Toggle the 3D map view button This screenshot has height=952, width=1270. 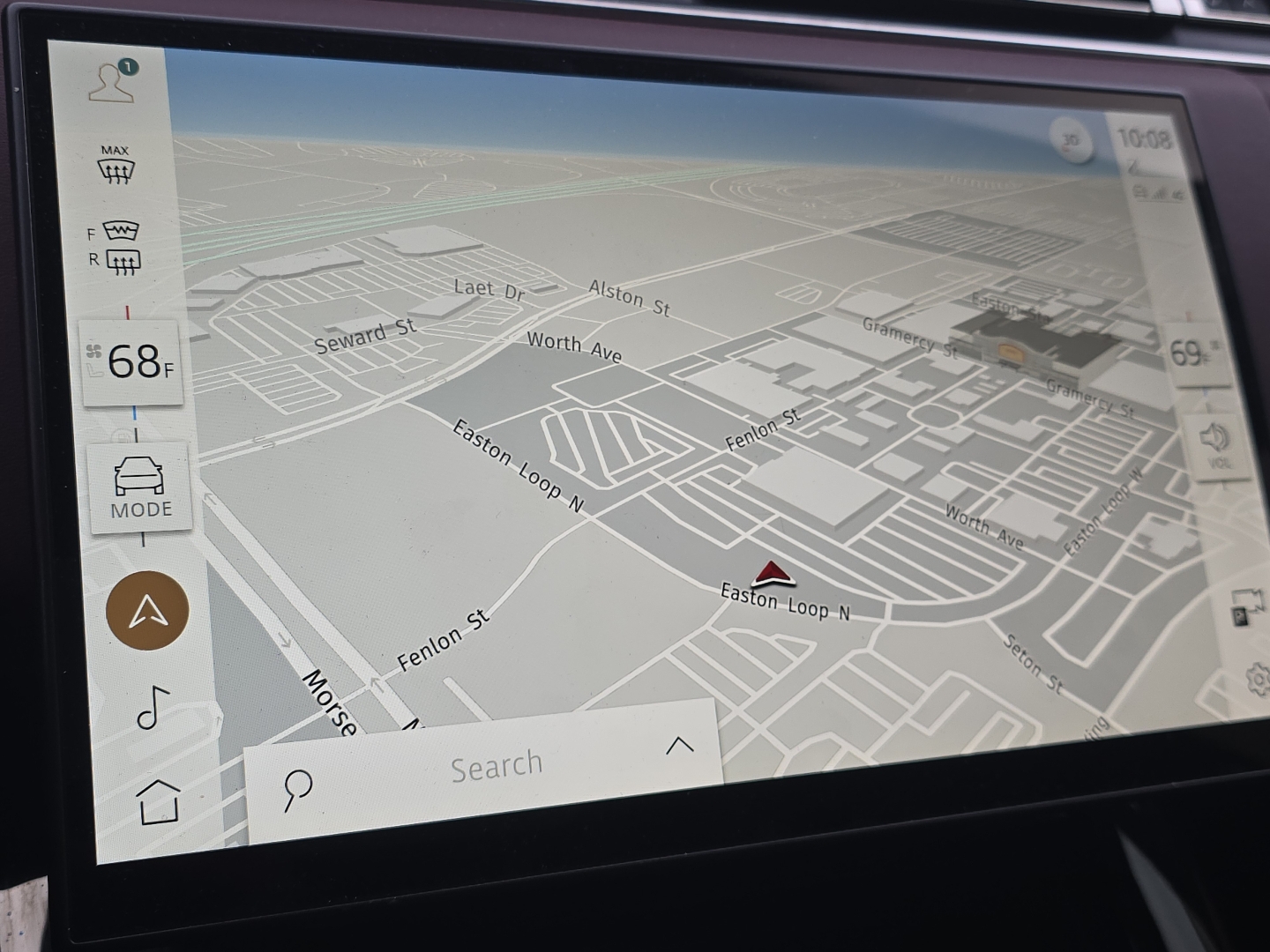1071,141
